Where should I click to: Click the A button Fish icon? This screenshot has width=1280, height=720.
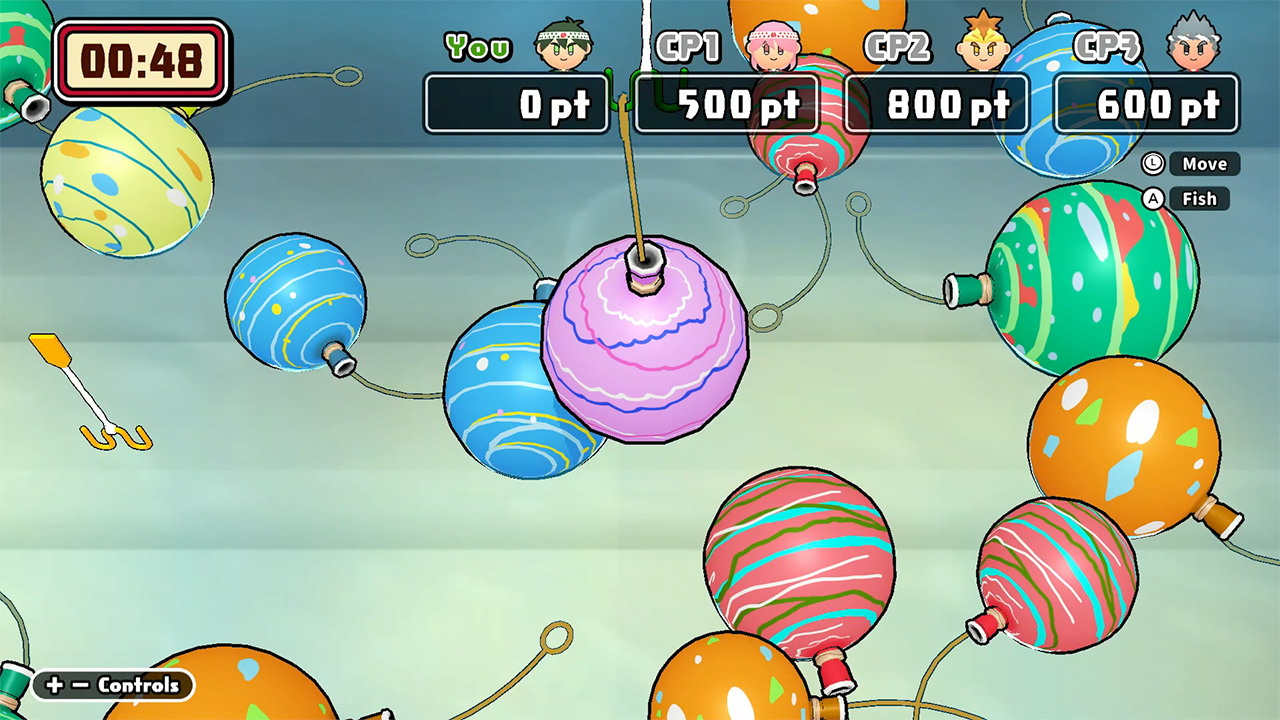tap(1152, 199)
